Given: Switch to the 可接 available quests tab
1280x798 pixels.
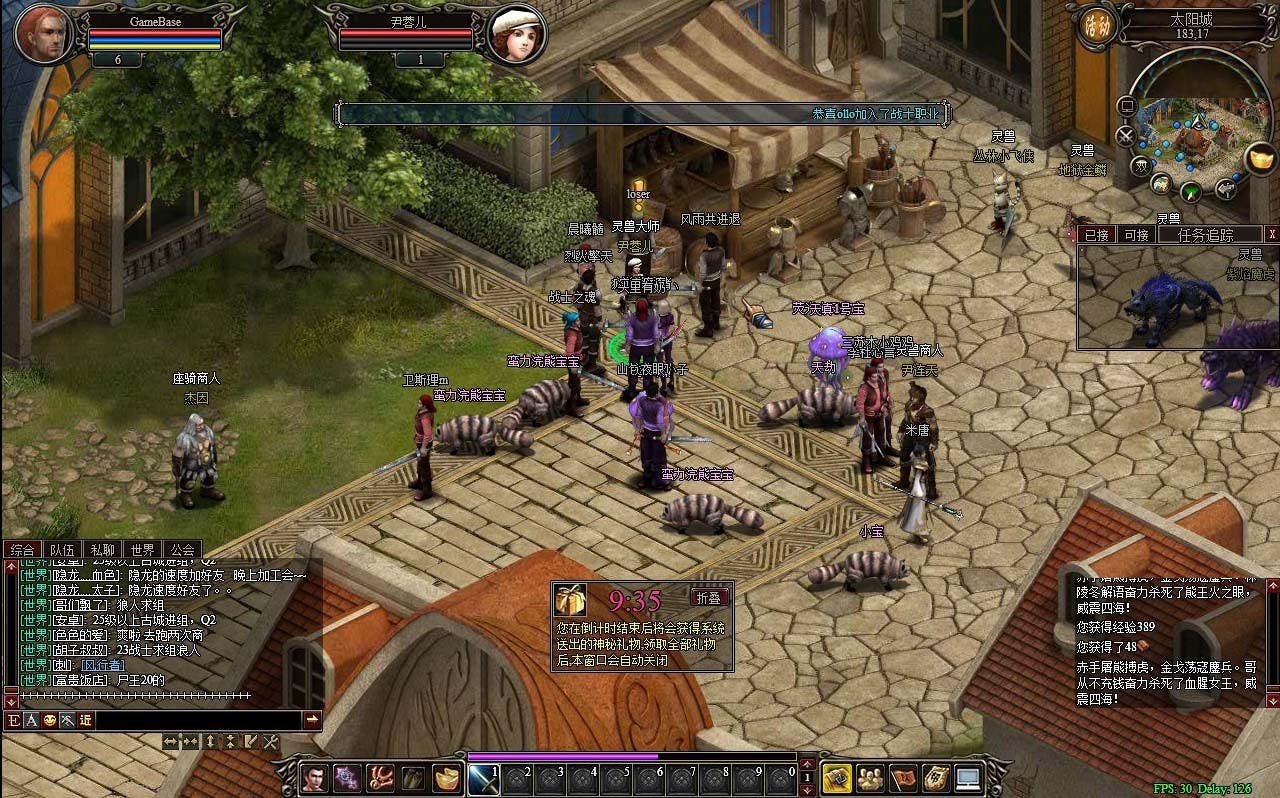Looking at the screenshot, I should [x=1137, y=235].
